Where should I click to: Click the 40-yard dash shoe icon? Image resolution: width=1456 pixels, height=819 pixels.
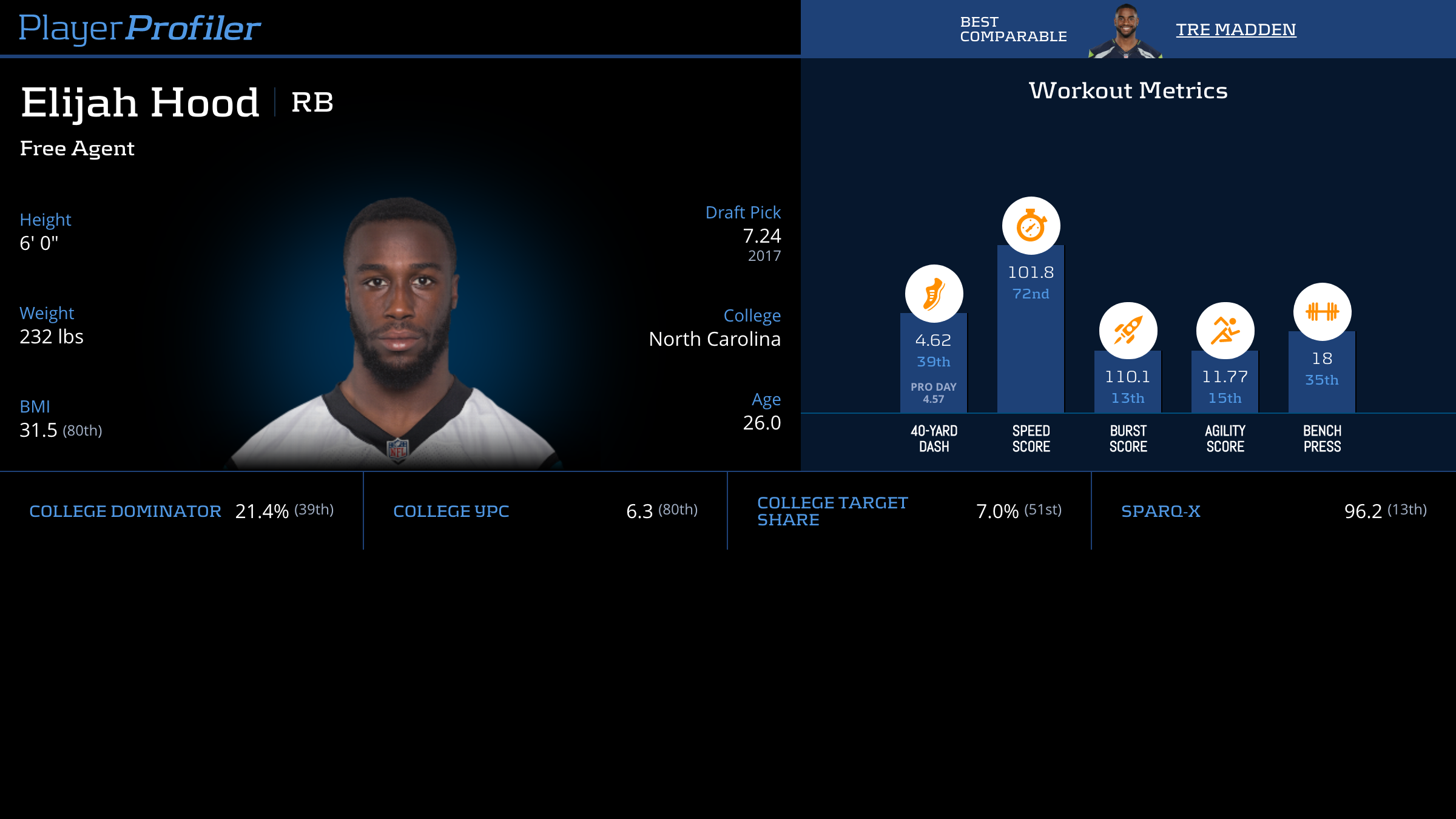(x=934, y=294)
